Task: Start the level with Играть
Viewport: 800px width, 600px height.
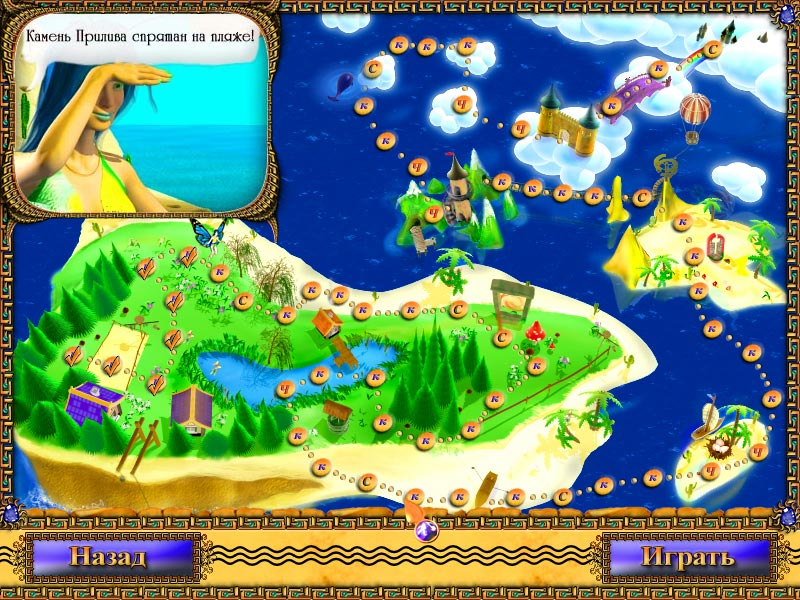Action: pyautogui.click(x=687, y=556)
